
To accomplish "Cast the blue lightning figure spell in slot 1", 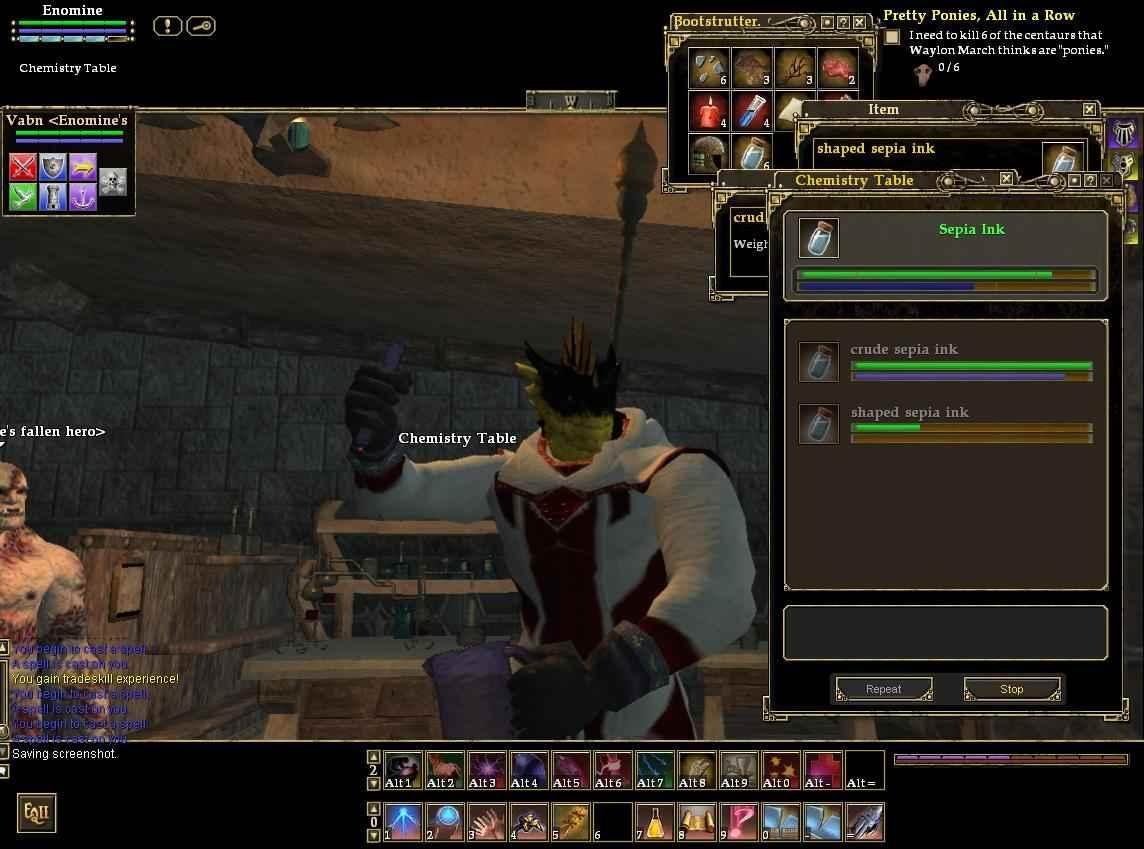I will [403, 822].
